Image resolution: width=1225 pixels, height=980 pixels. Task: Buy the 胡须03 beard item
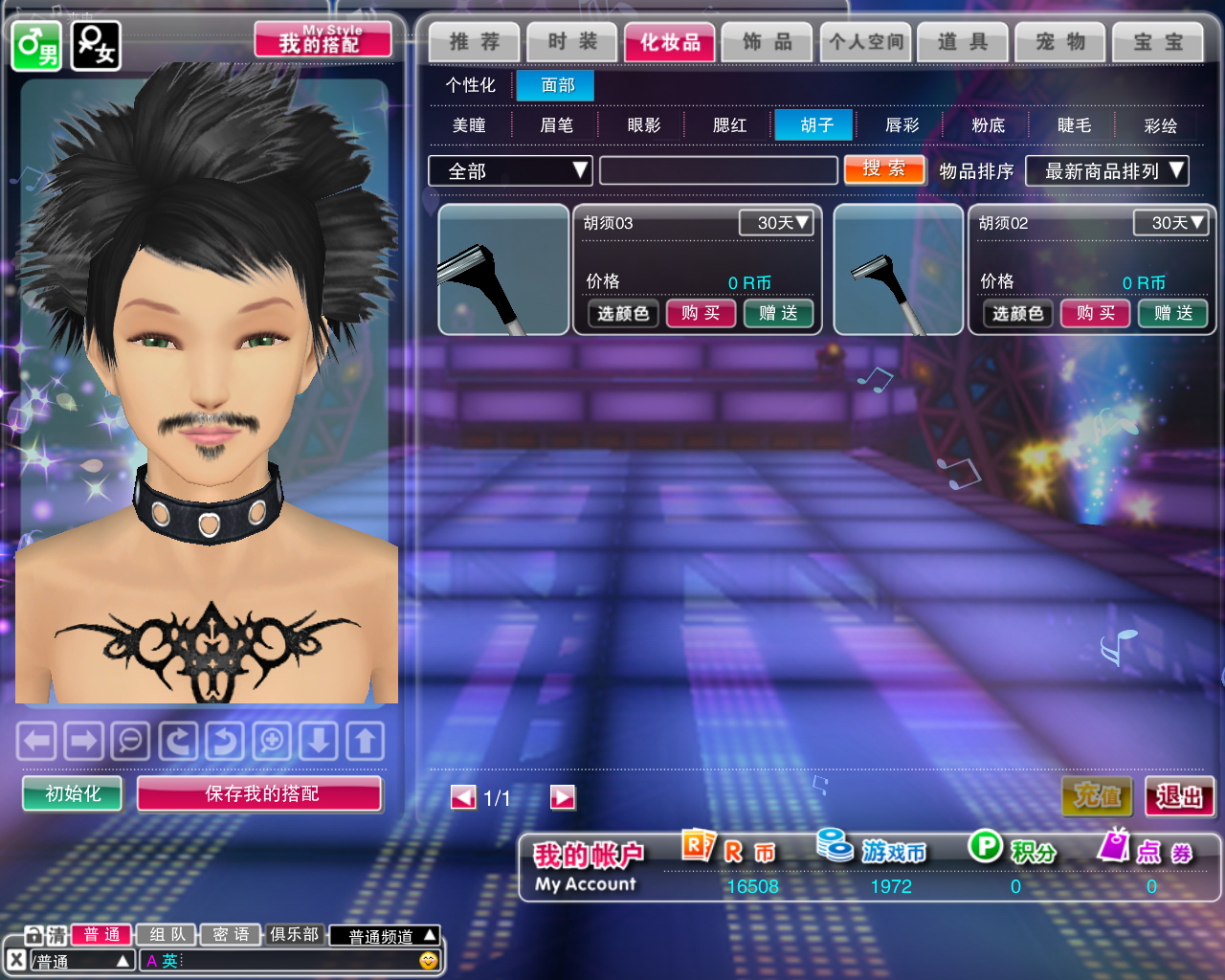pyautogui.click(x=701, y=313)
